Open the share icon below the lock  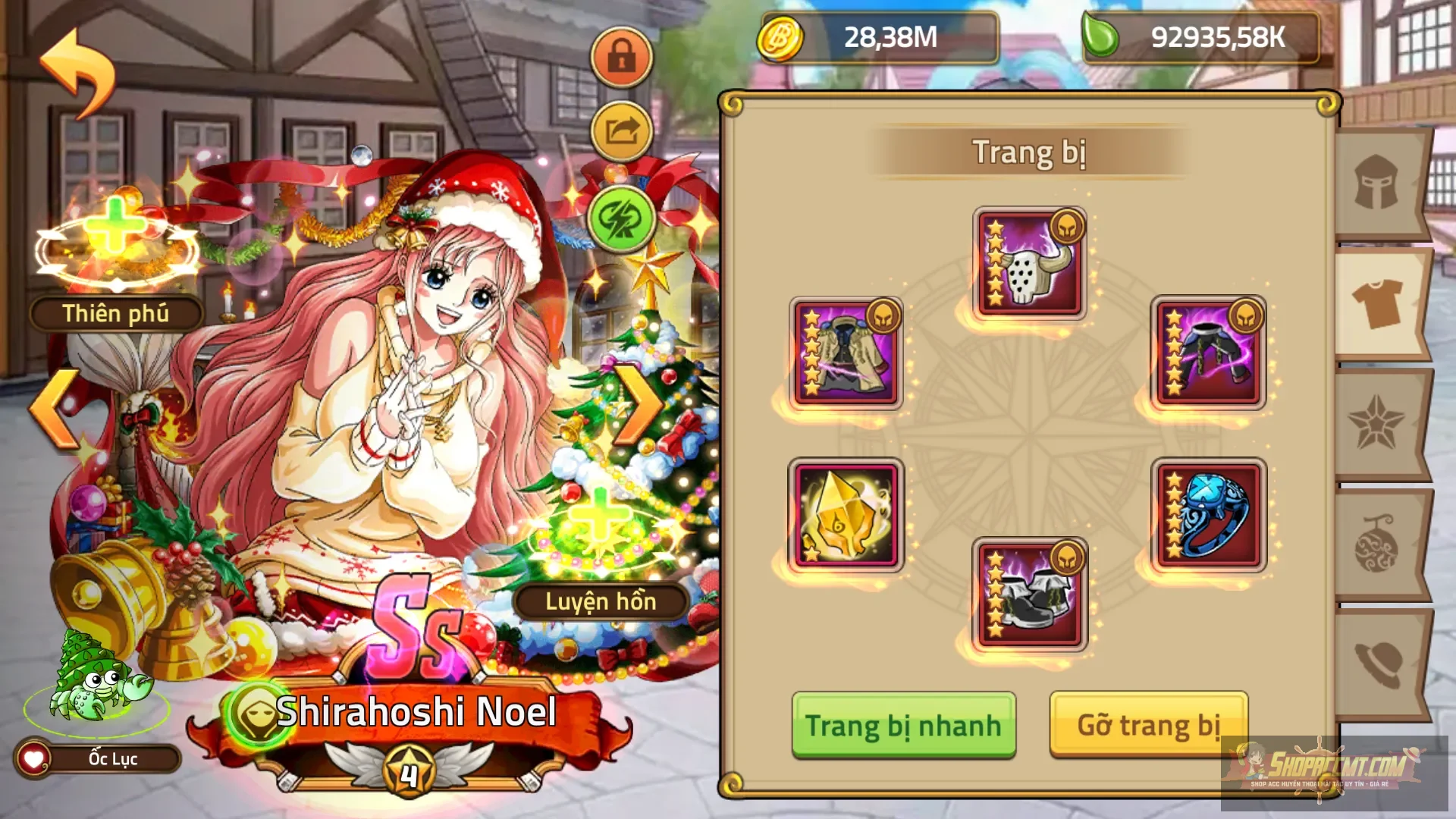click(x=620, y=127)
